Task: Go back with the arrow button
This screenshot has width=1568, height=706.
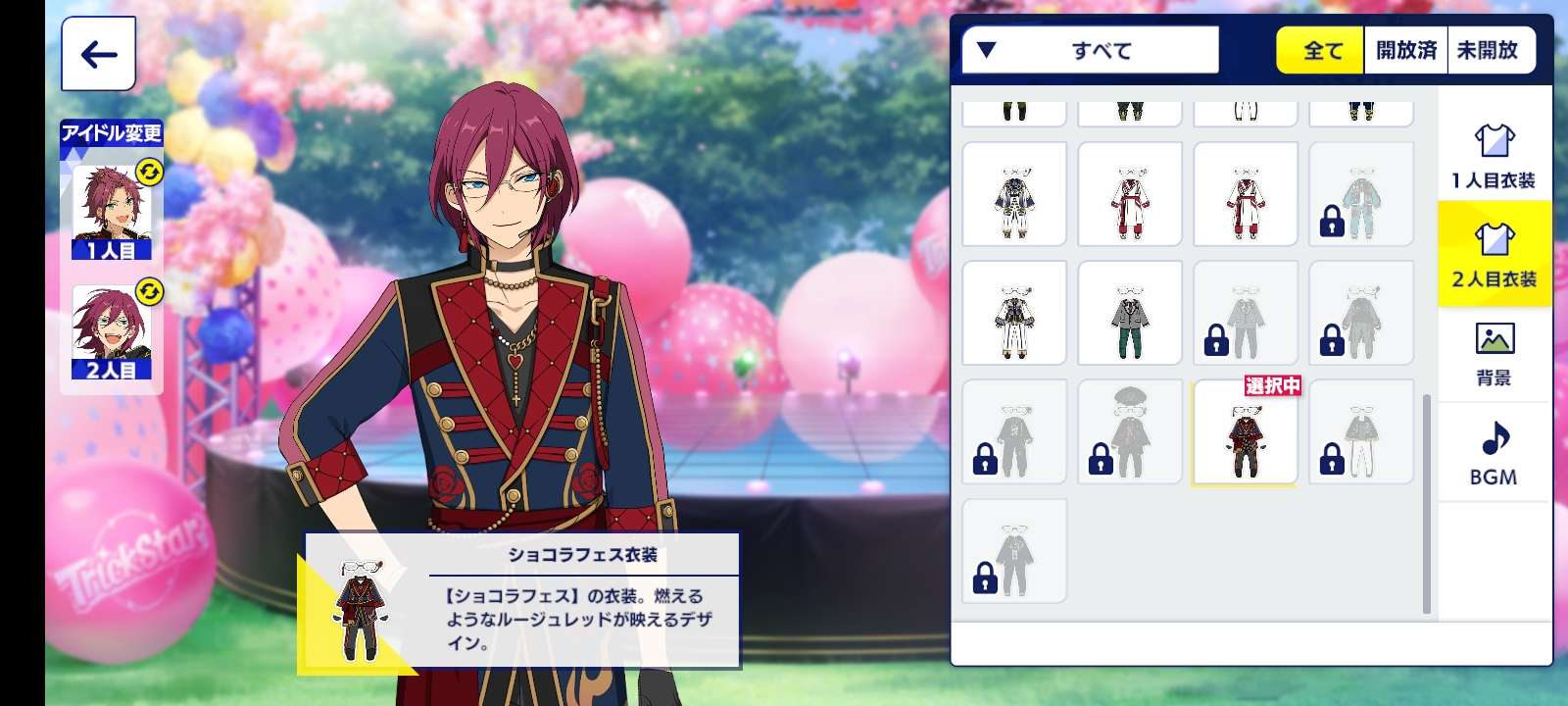Action: pyautogui.click(x=98, y=54)
